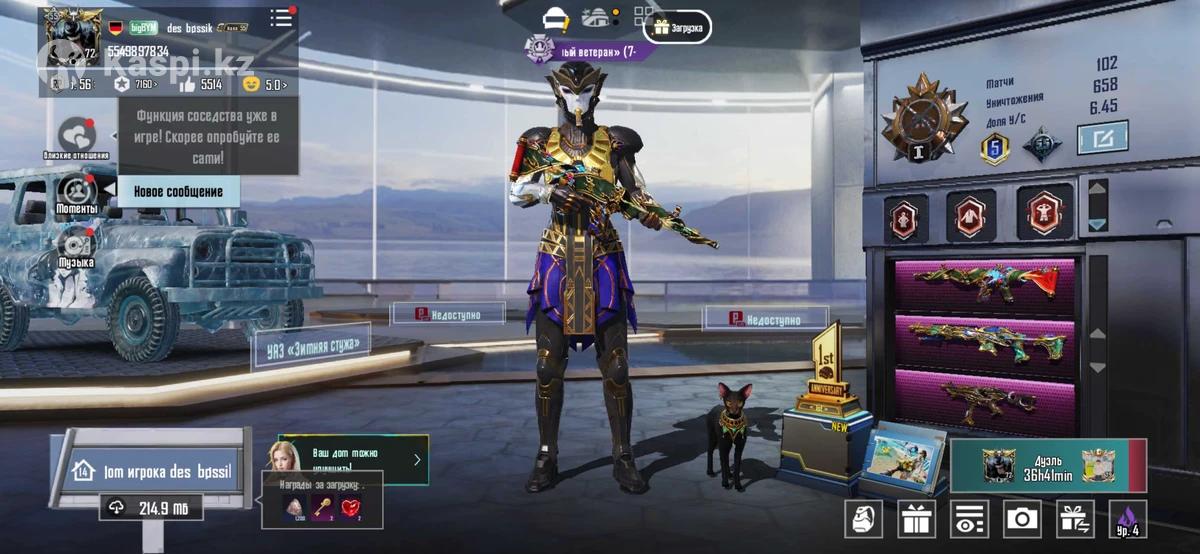Viewport: 1200px width, 554px height.
Task: Enter Дом игрока des bossil
Action: 152,470
